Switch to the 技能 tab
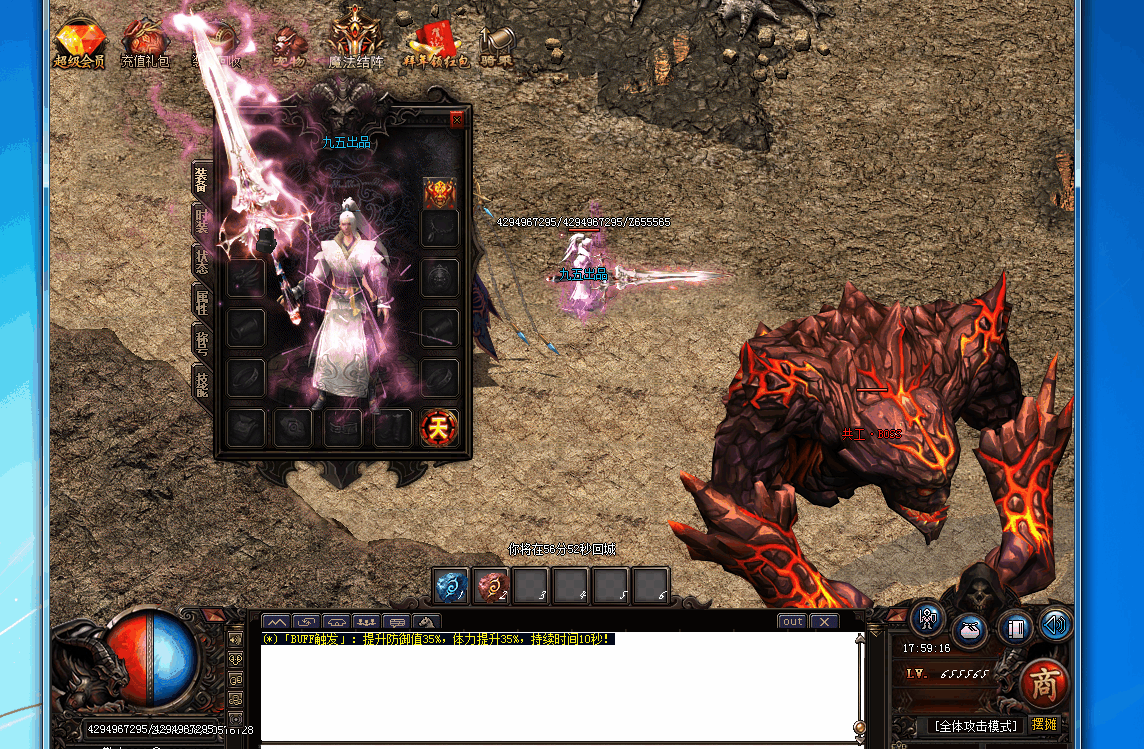 point(201,381)
